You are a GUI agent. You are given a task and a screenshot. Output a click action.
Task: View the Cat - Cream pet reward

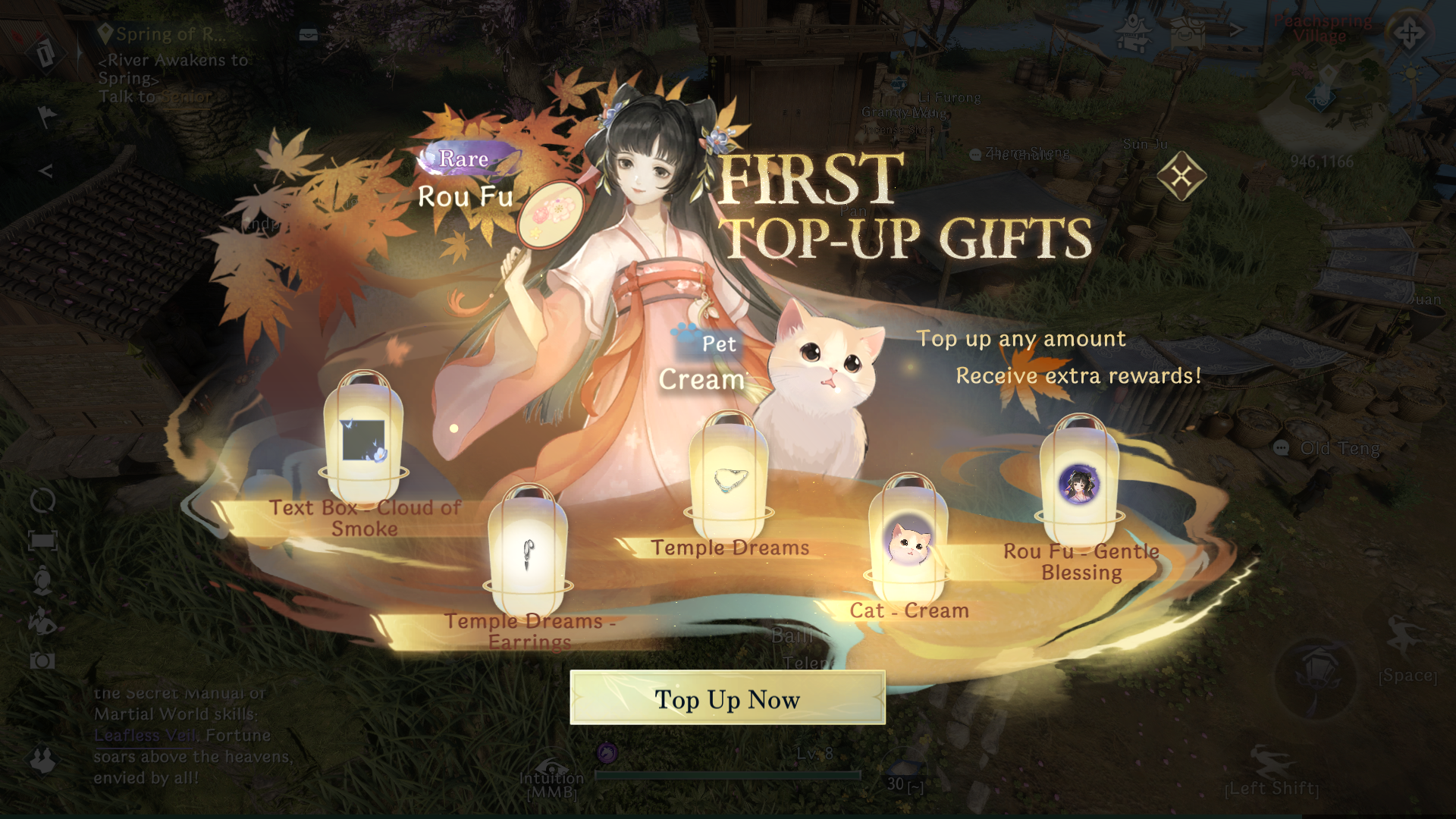click(908, 543)
